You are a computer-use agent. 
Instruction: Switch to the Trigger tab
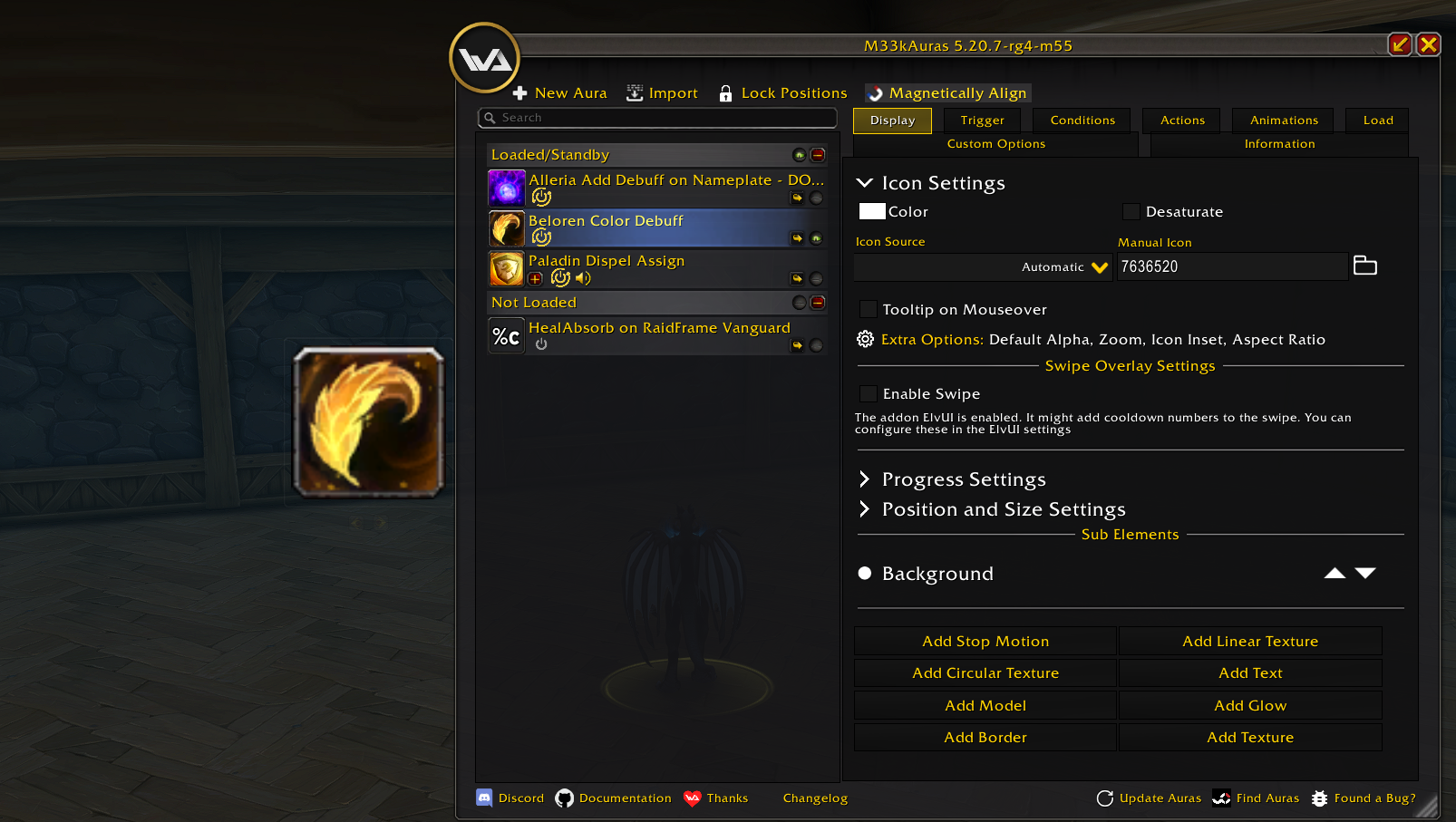[x=982, y=120]
